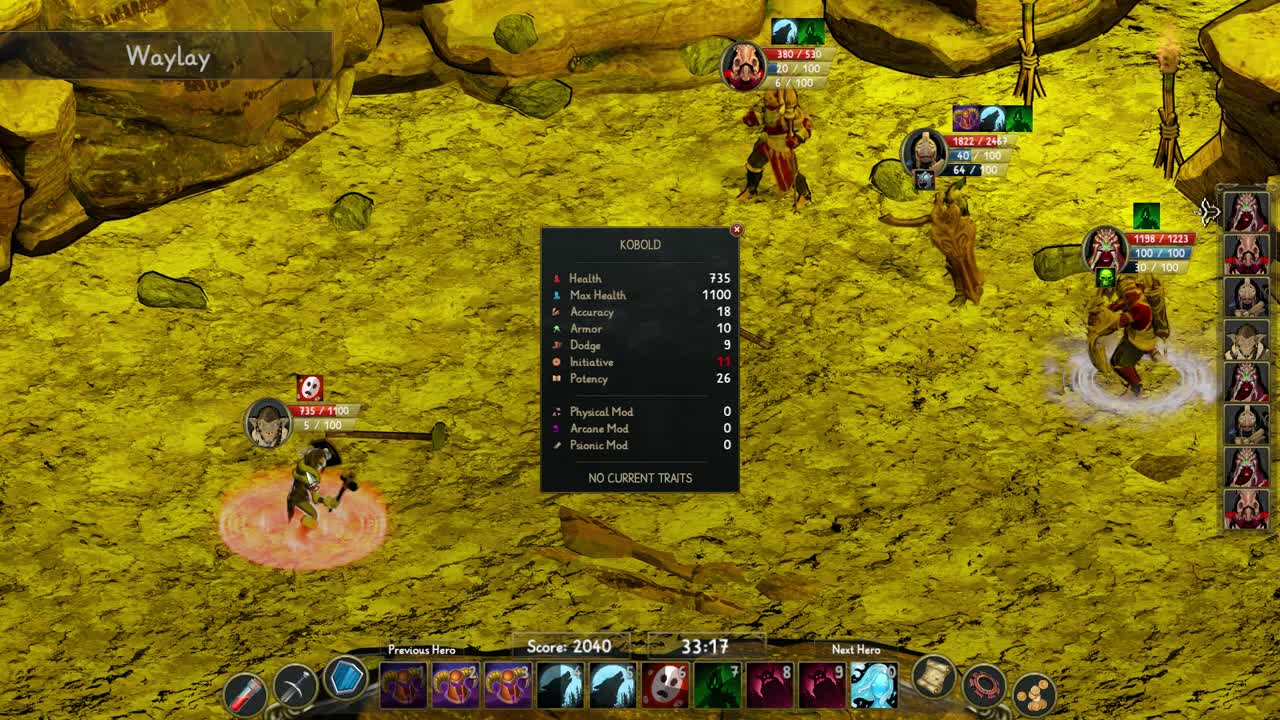Click the curved sword attack icon
This screenshot has height=720, width=1280.
294,684
